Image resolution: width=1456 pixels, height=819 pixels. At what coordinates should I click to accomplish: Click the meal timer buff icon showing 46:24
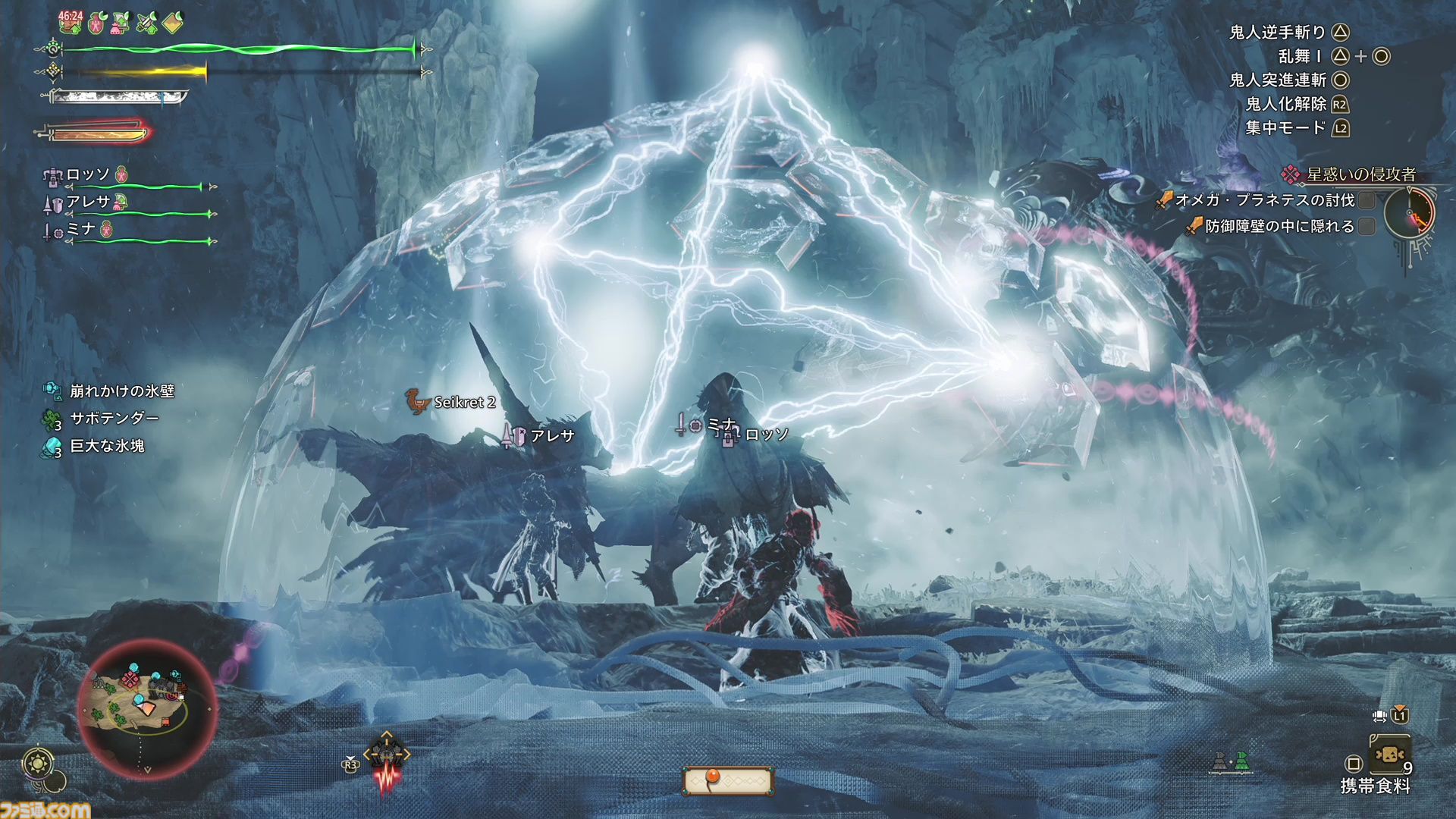70,23
